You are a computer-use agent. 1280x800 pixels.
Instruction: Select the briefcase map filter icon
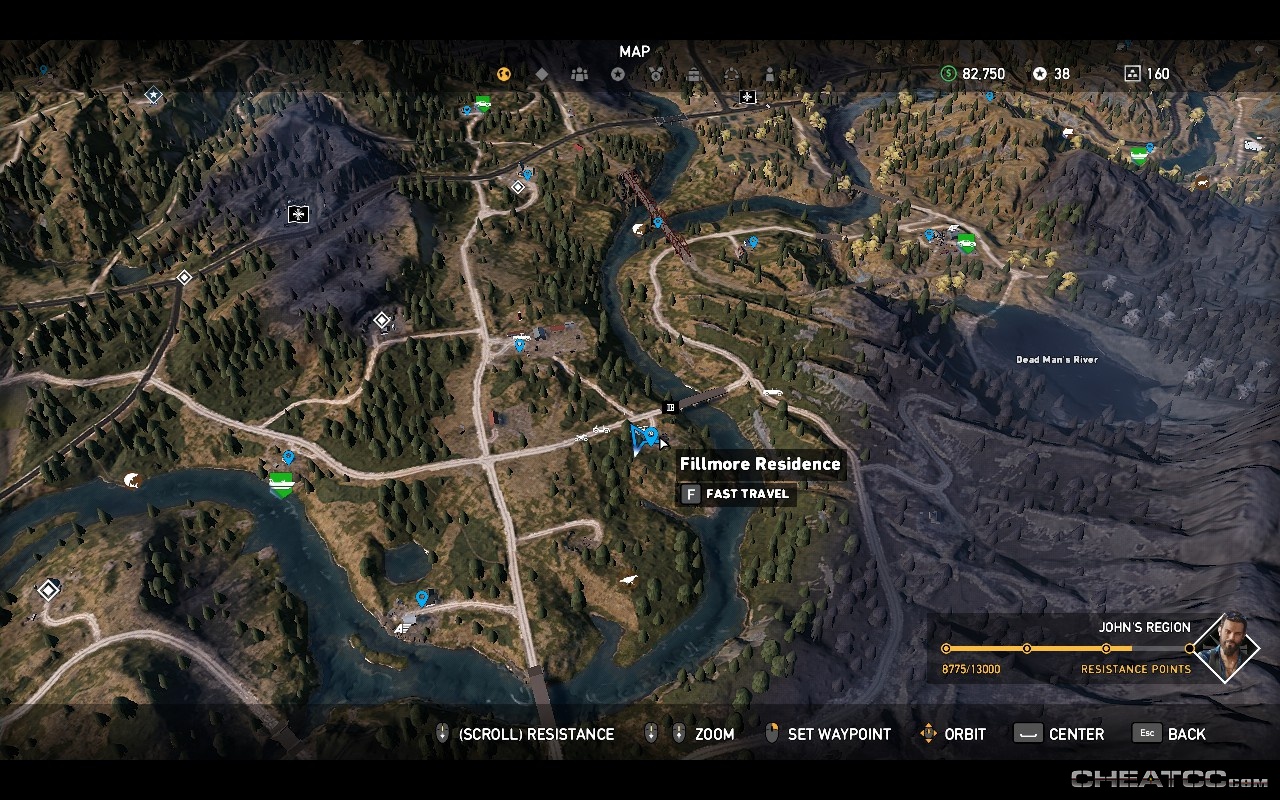[x=694, y=73]
